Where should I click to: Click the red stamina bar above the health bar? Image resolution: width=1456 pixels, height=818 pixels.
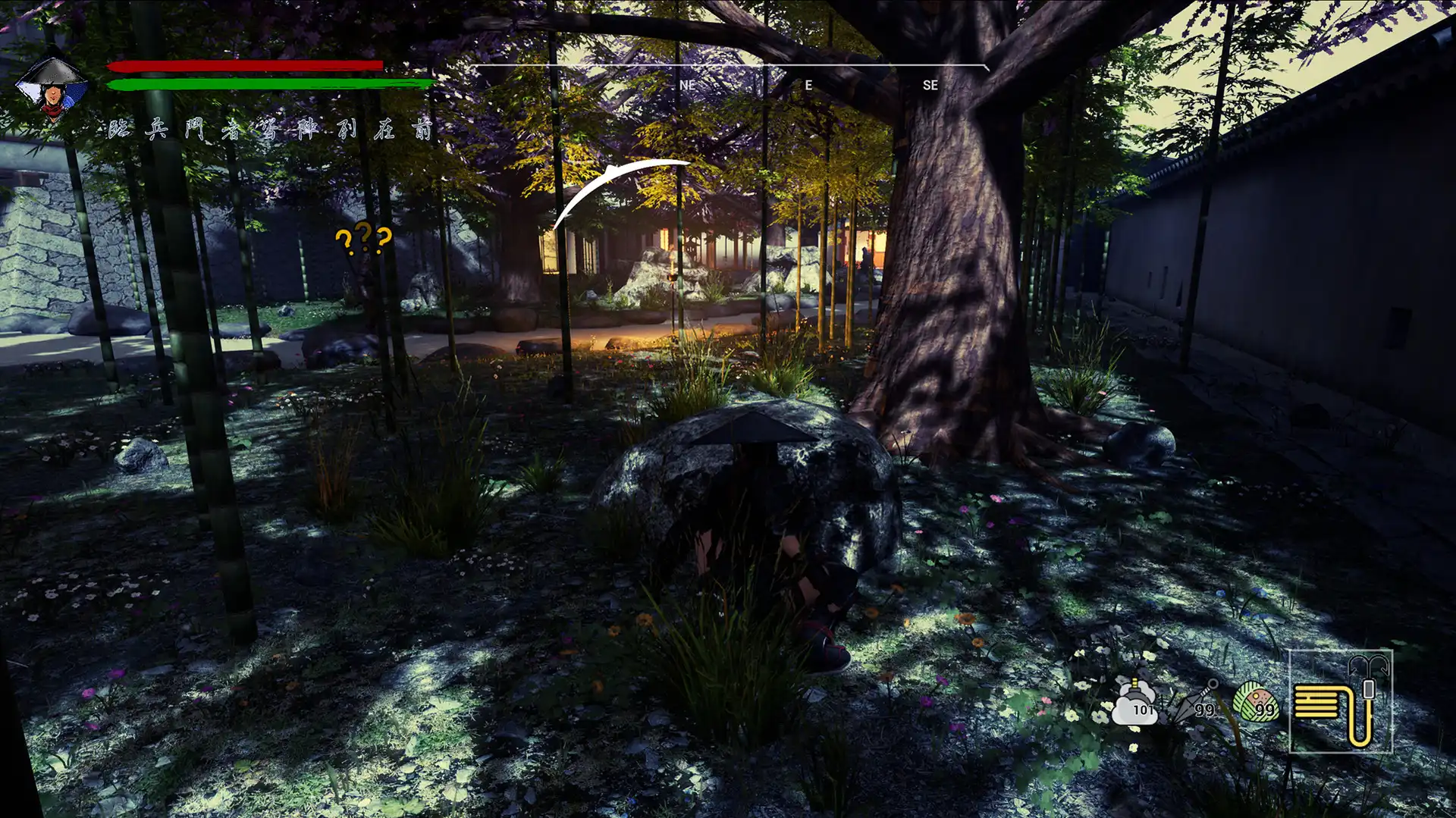coord(248,67)
